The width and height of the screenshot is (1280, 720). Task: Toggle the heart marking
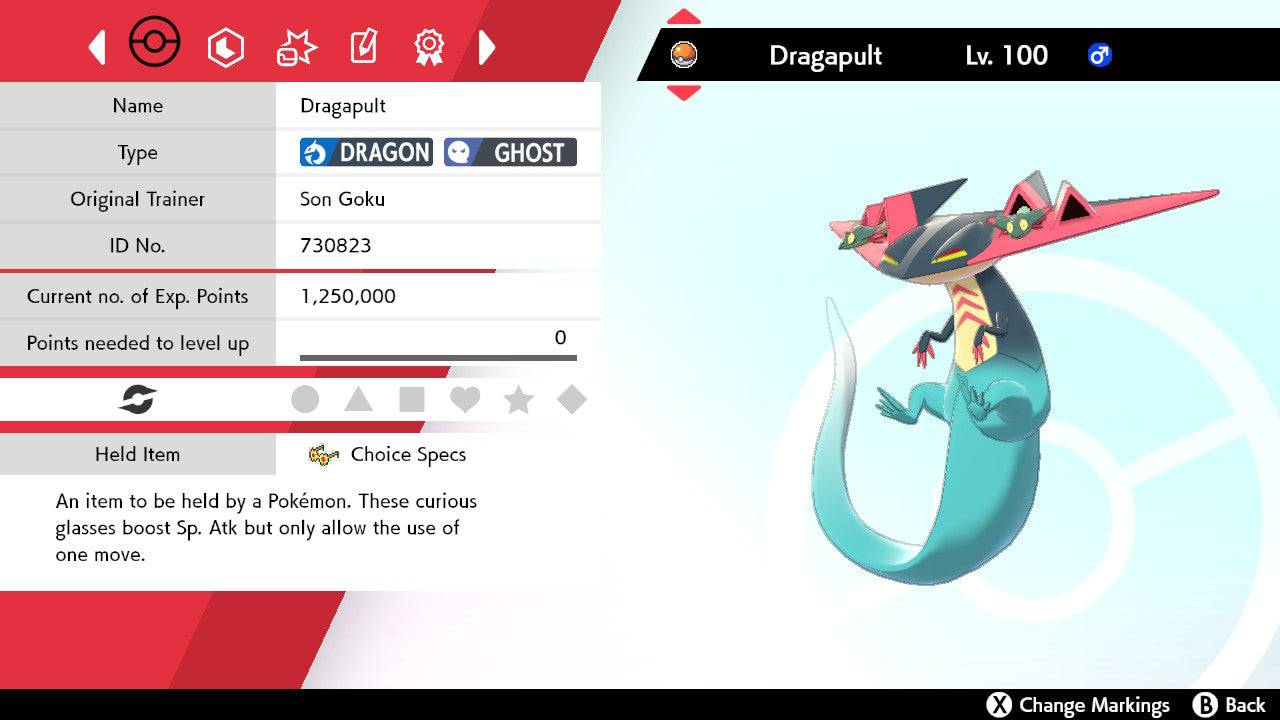[465, 400]
